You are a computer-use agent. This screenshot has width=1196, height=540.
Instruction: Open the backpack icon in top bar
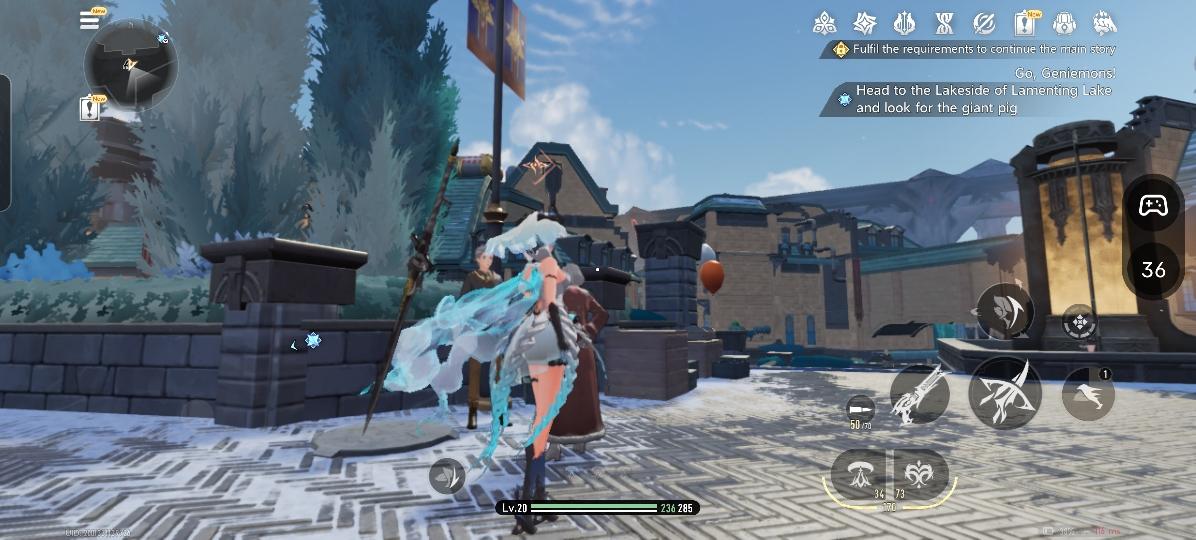pos(1064,22)
